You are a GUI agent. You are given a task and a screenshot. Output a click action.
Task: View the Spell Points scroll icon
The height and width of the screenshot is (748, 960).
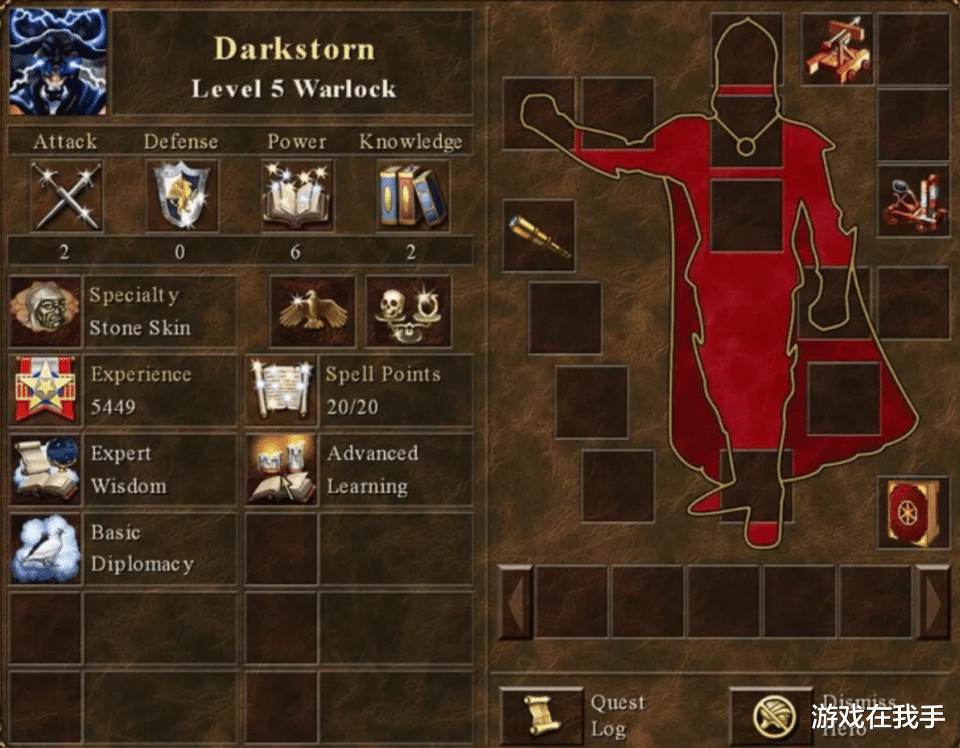[282, 390]
